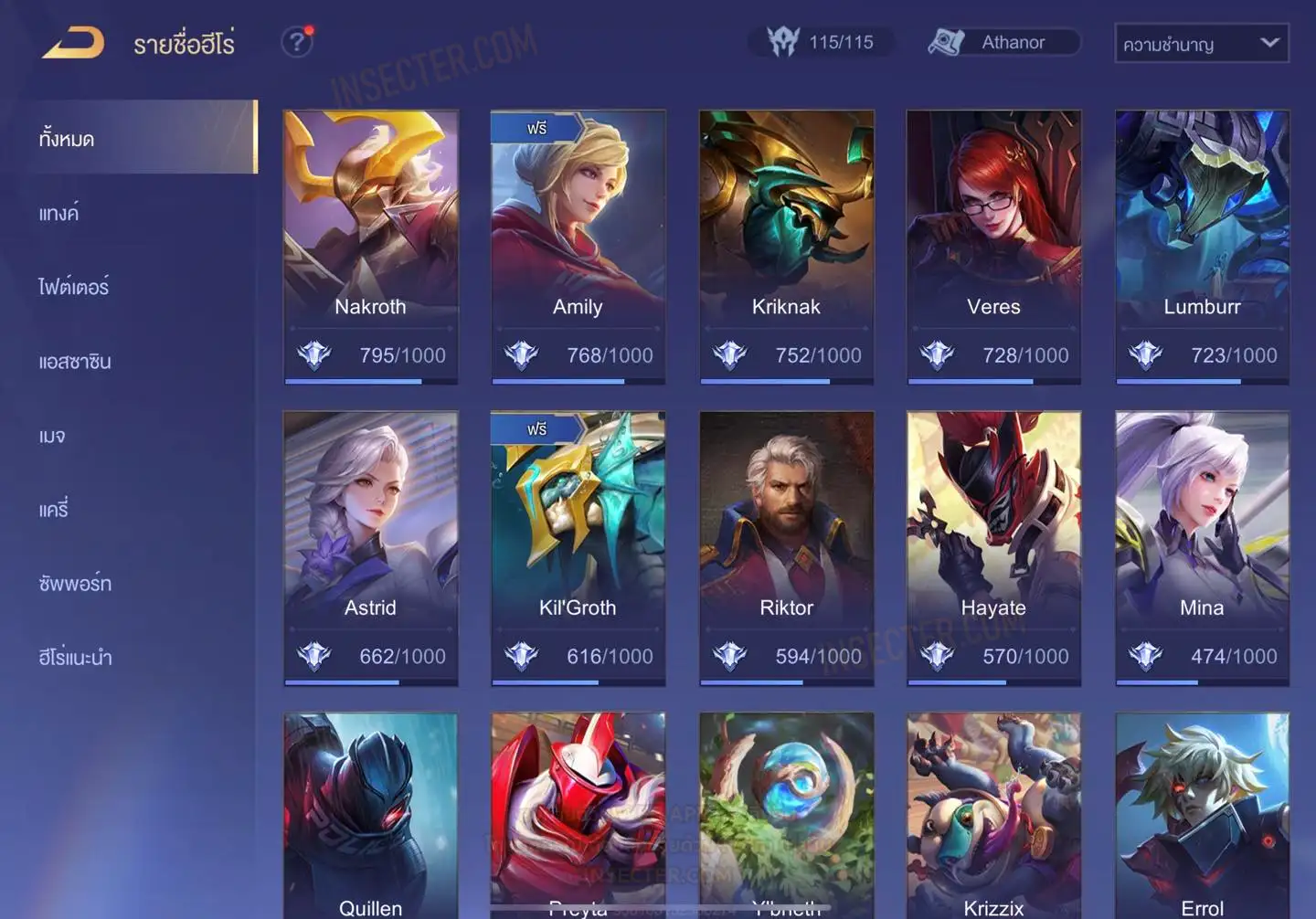Choose the แครี่ (Carry) category
Screen dimensions: 1316x919
coord(54,510)
